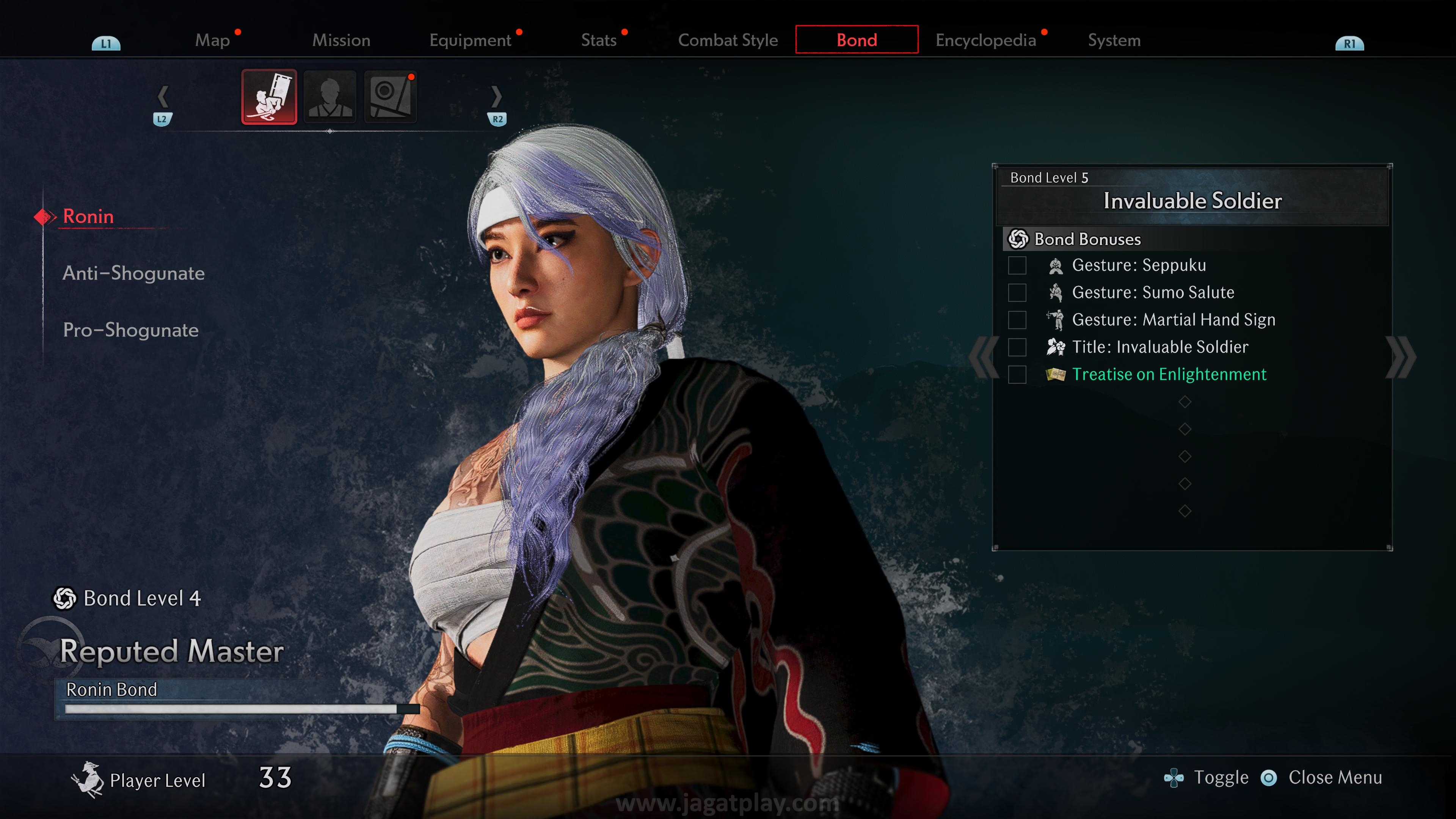The image size is (1456, 819).
Task: Open the Map tab
Action: (212, 40)
